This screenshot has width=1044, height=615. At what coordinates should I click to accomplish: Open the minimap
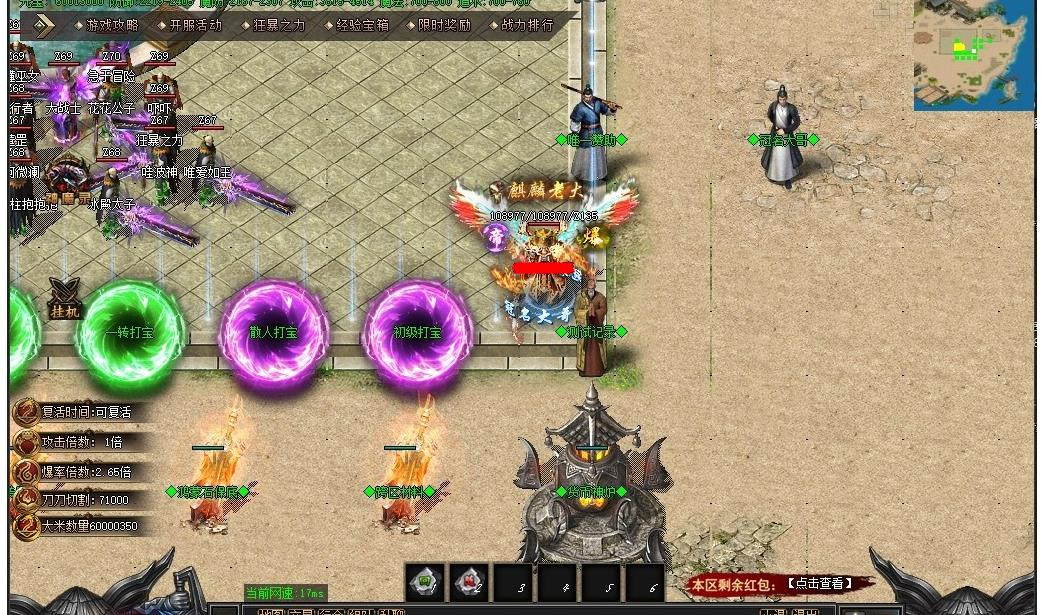point(973,55)
